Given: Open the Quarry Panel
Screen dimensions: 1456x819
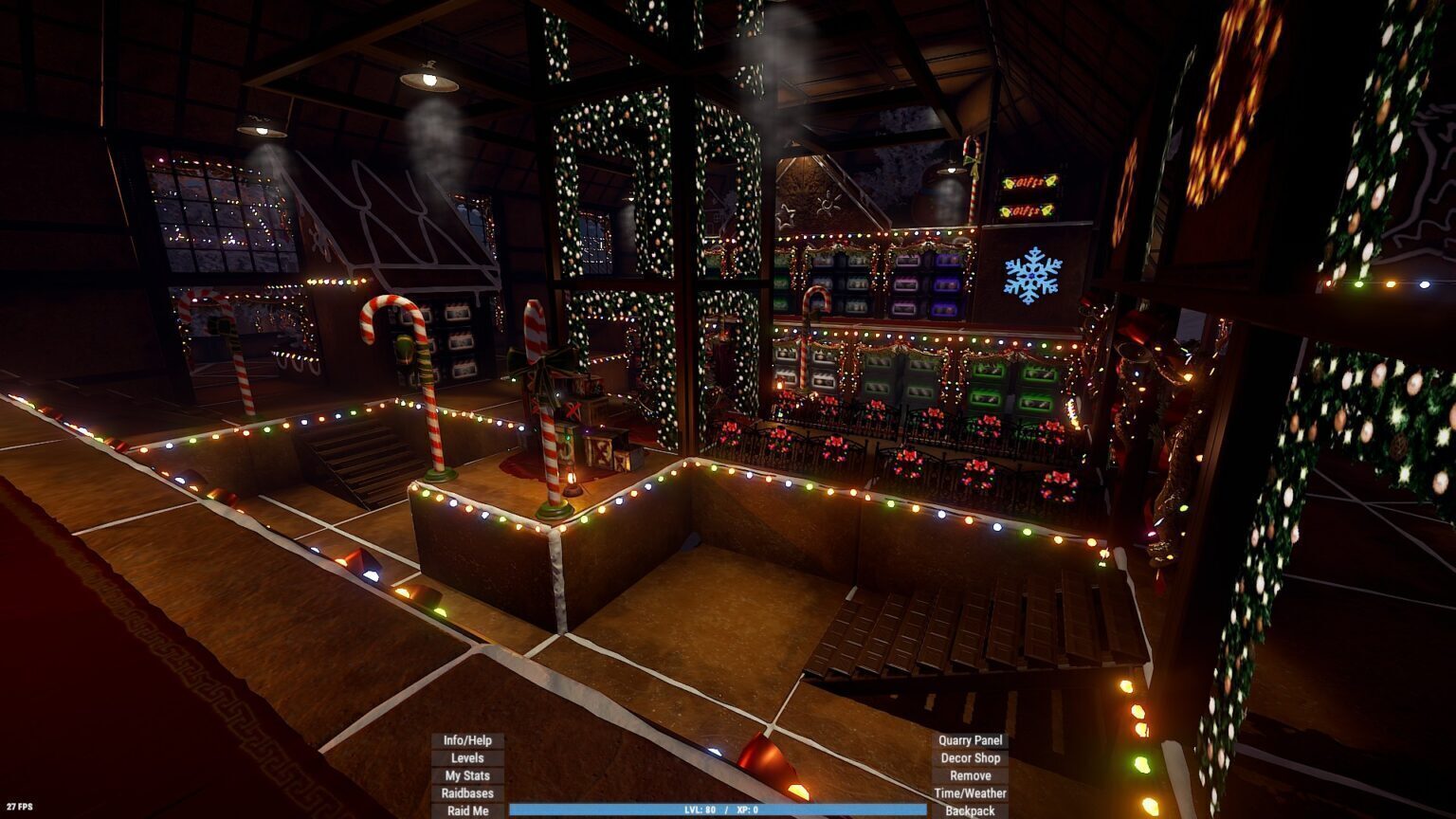Looking at the screenshot, I should point(970,740).
